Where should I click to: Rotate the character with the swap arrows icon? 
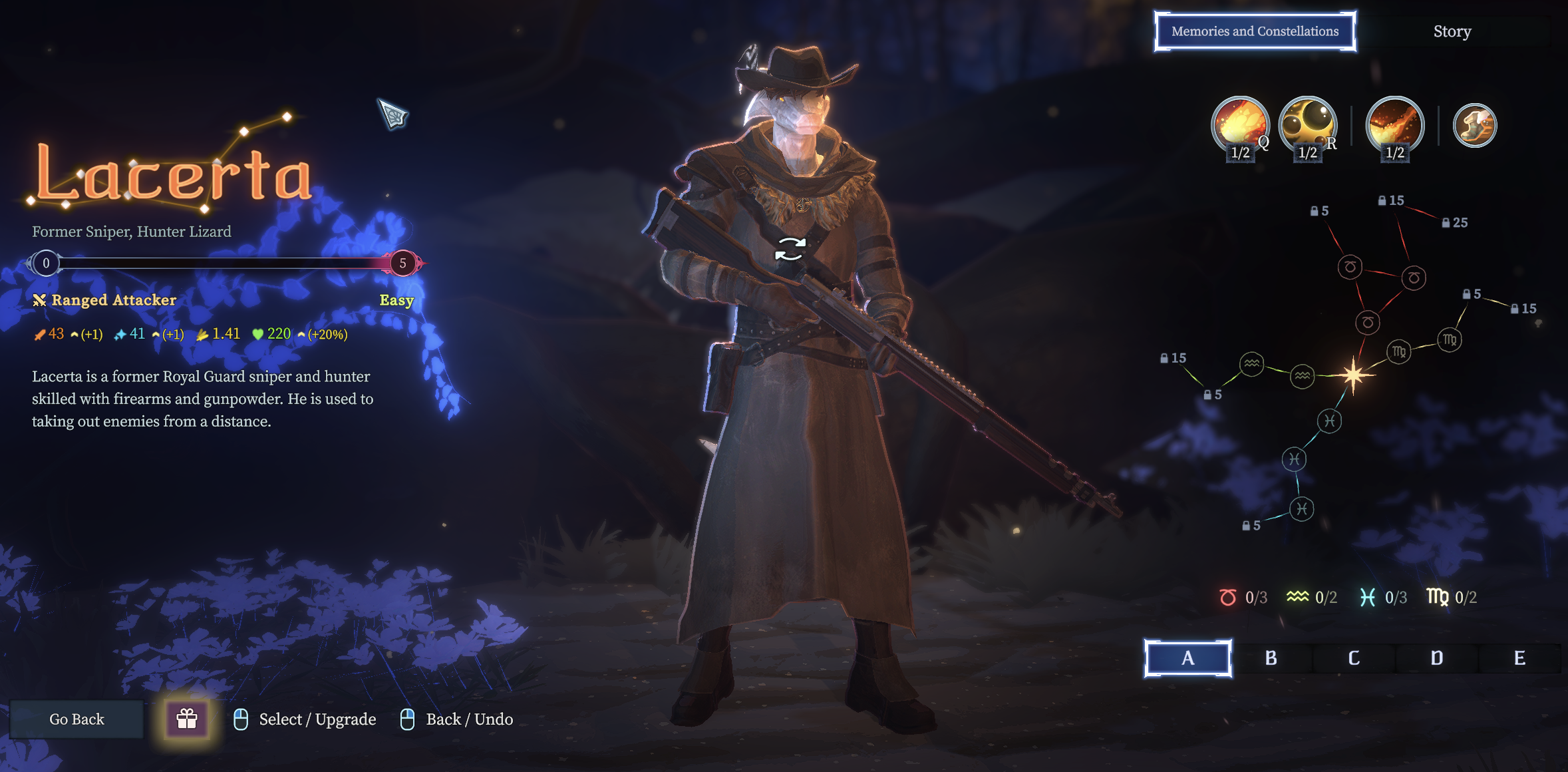pos(790,249)
